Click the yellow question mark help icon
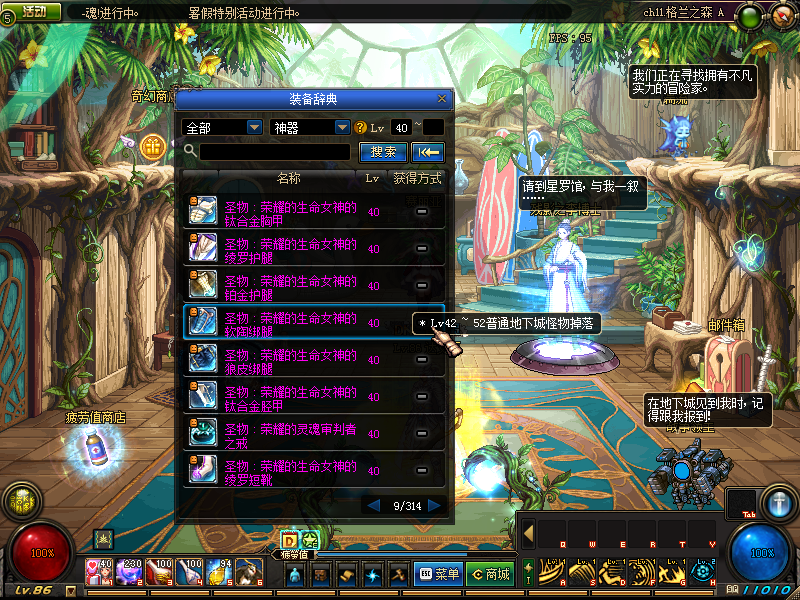The height and width of the screenshot is (600, 800). (360, 128)
